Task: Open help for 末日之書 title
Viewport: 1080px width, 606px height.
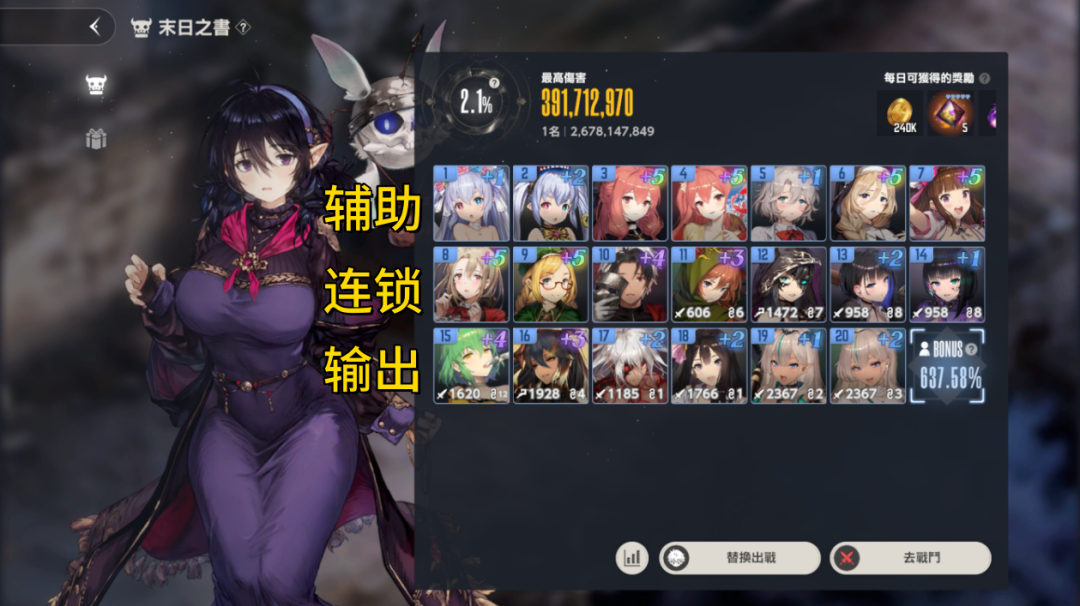Action: coord(244,27)
